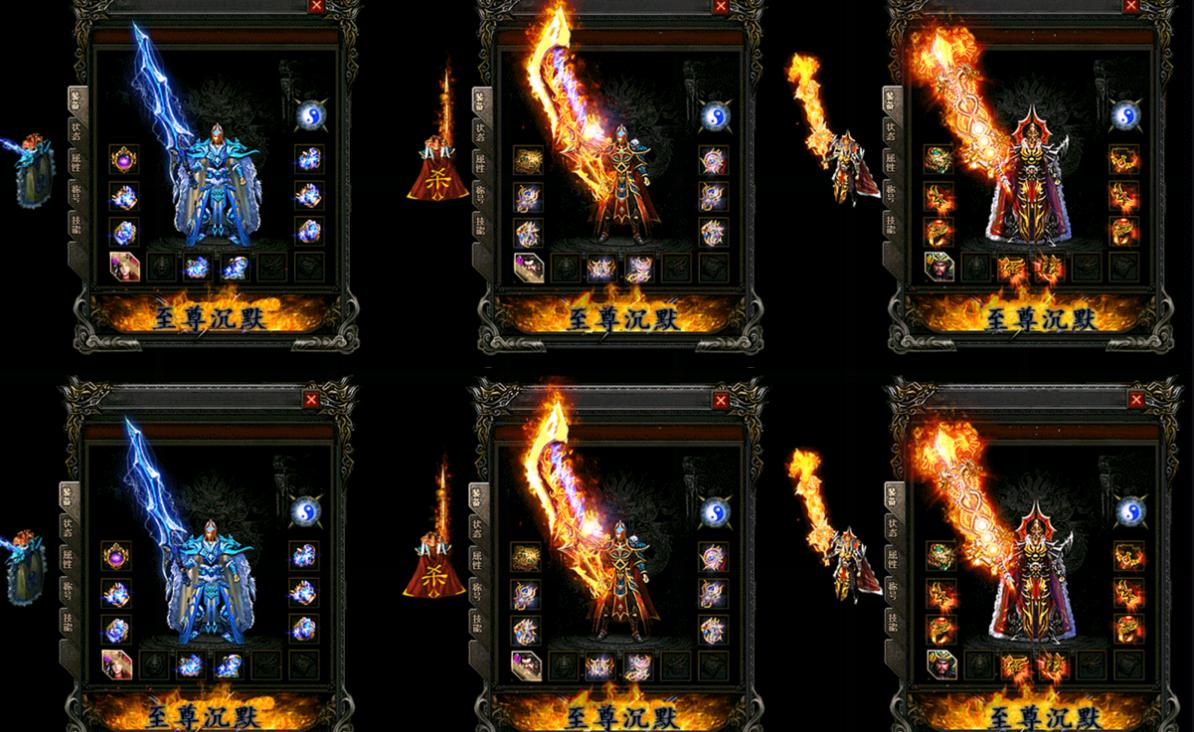The width and height of the screenshot is (1194, 732).
Task: Click yin-yang orb in upper flaming-sword panel
Action: [714, 116]
